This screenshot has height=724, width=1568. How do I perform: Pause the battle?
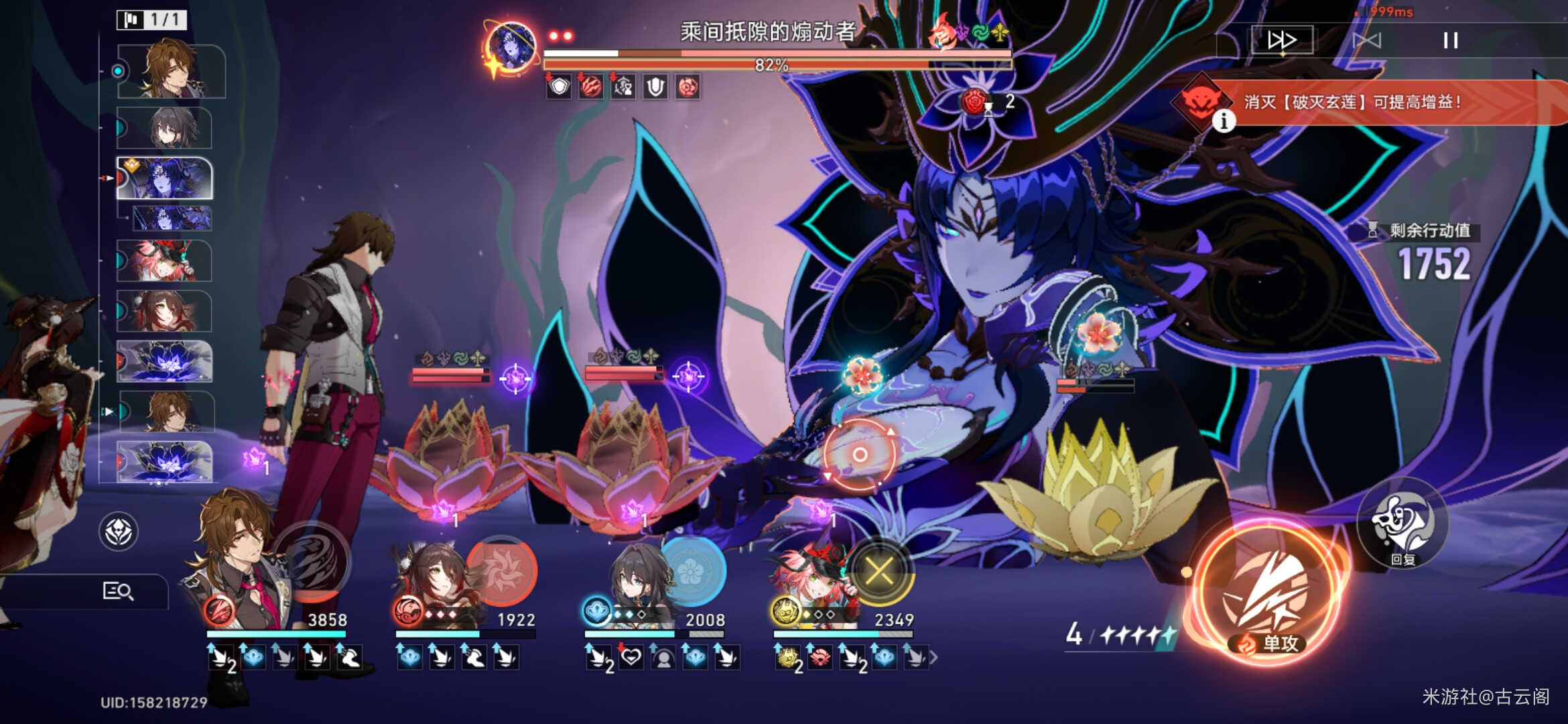click(x=1450, y=40)
